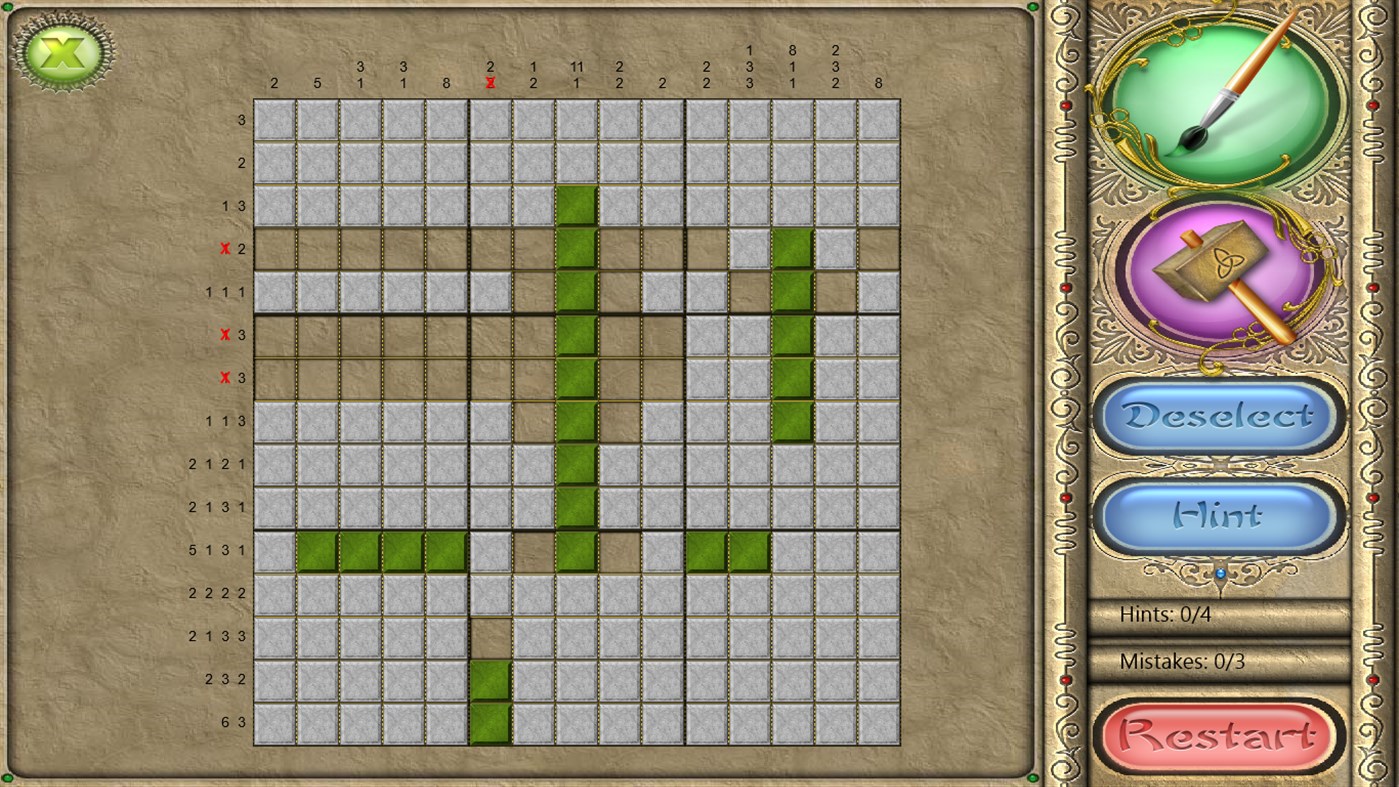This screenshot has width=1399, height=787.
Task: Click the red X next to the first '3' row
Action: pyautogui.click(x=225, y=334)
